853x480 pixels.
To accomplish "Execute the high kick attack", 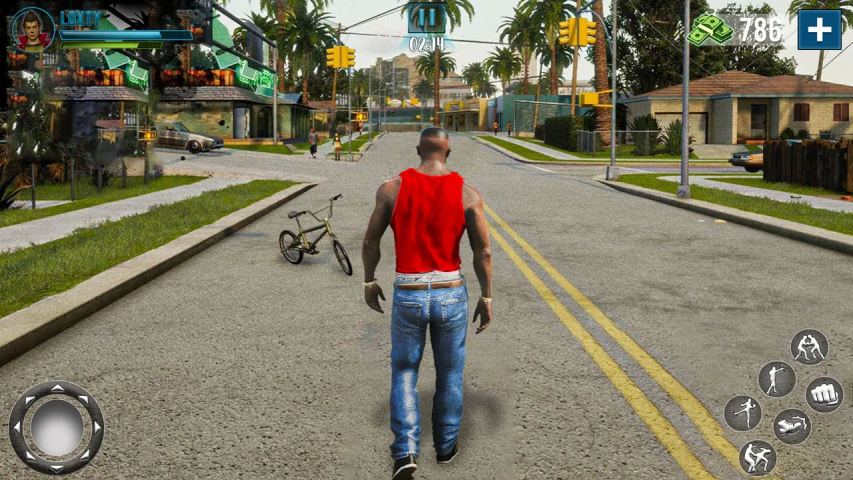I will 743,412.
